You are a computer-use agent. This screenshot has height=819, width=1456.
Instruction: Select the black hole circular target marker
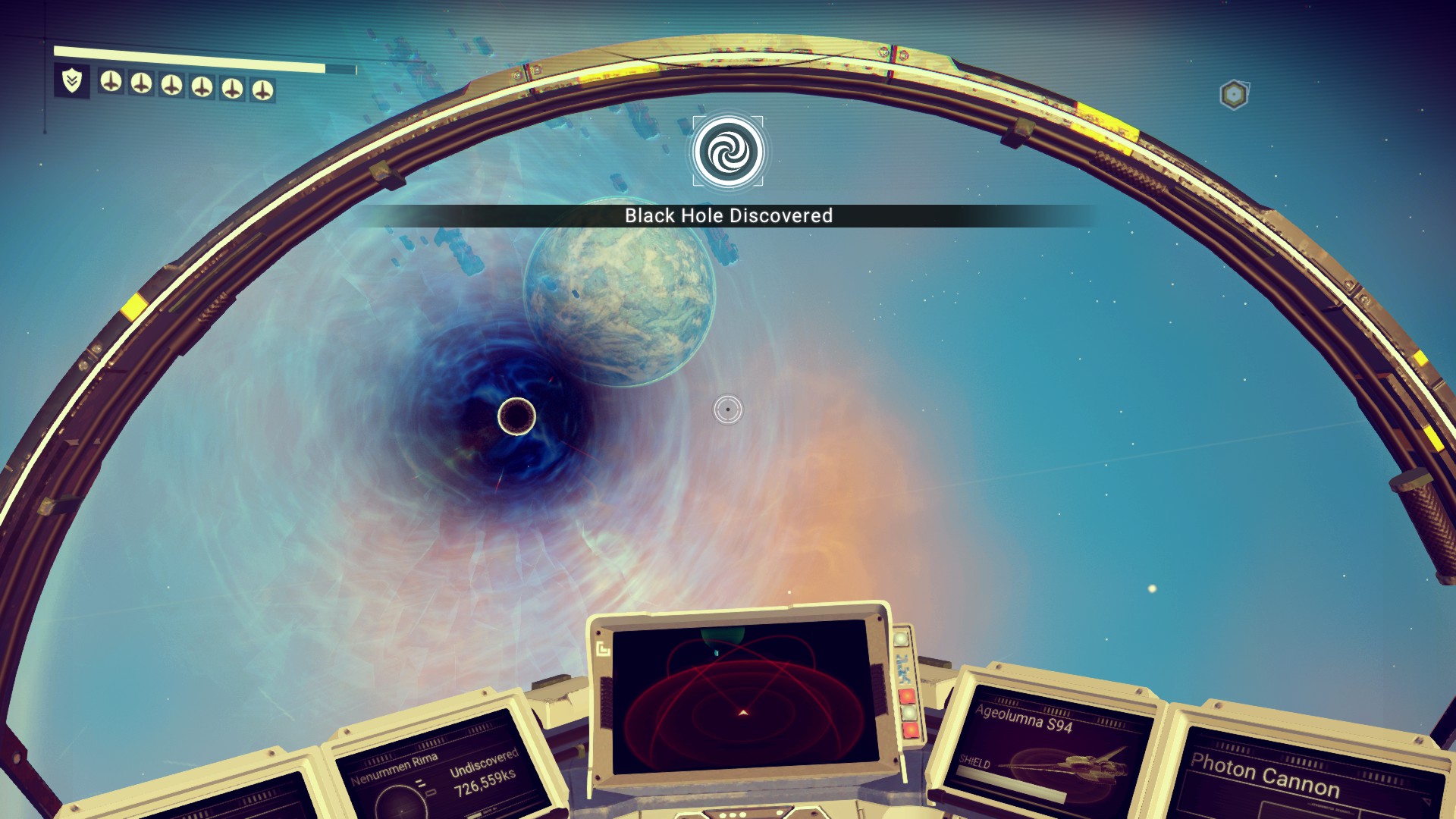pyautogui.click(x=516, y=416)
